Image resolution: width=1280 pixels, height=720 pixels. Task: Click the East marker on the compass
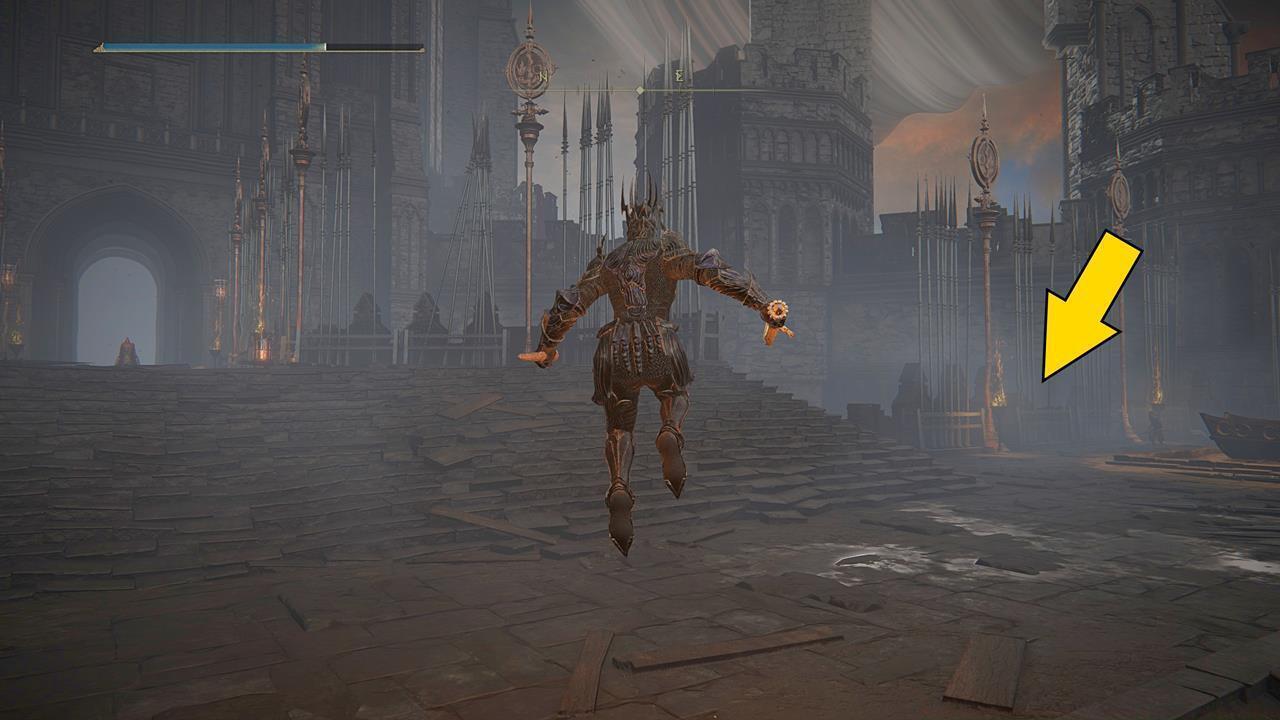(680, 76)
